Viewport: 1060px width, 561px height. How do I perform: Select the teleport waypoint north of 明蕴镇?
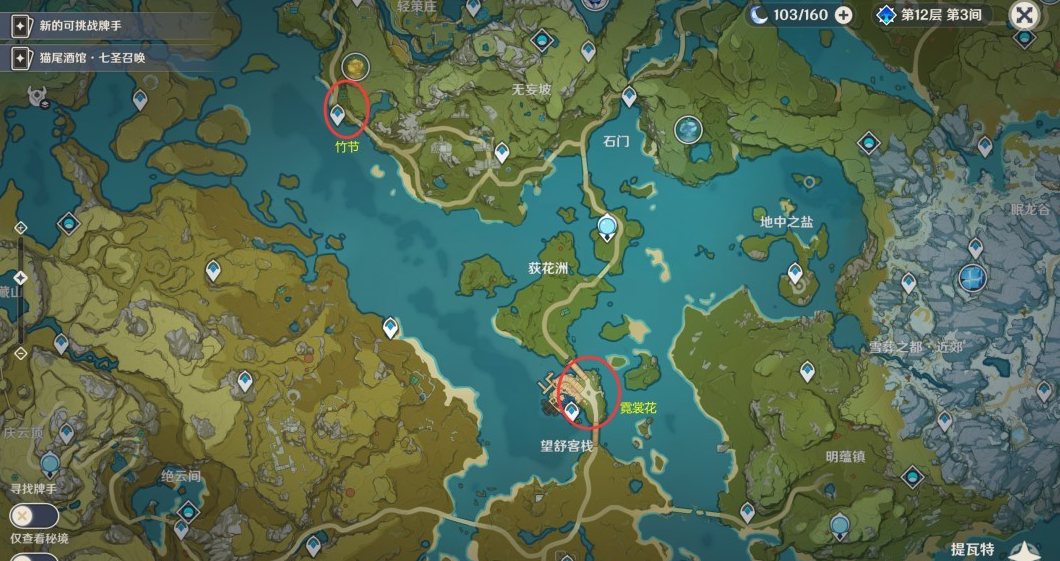pos(807,372)
